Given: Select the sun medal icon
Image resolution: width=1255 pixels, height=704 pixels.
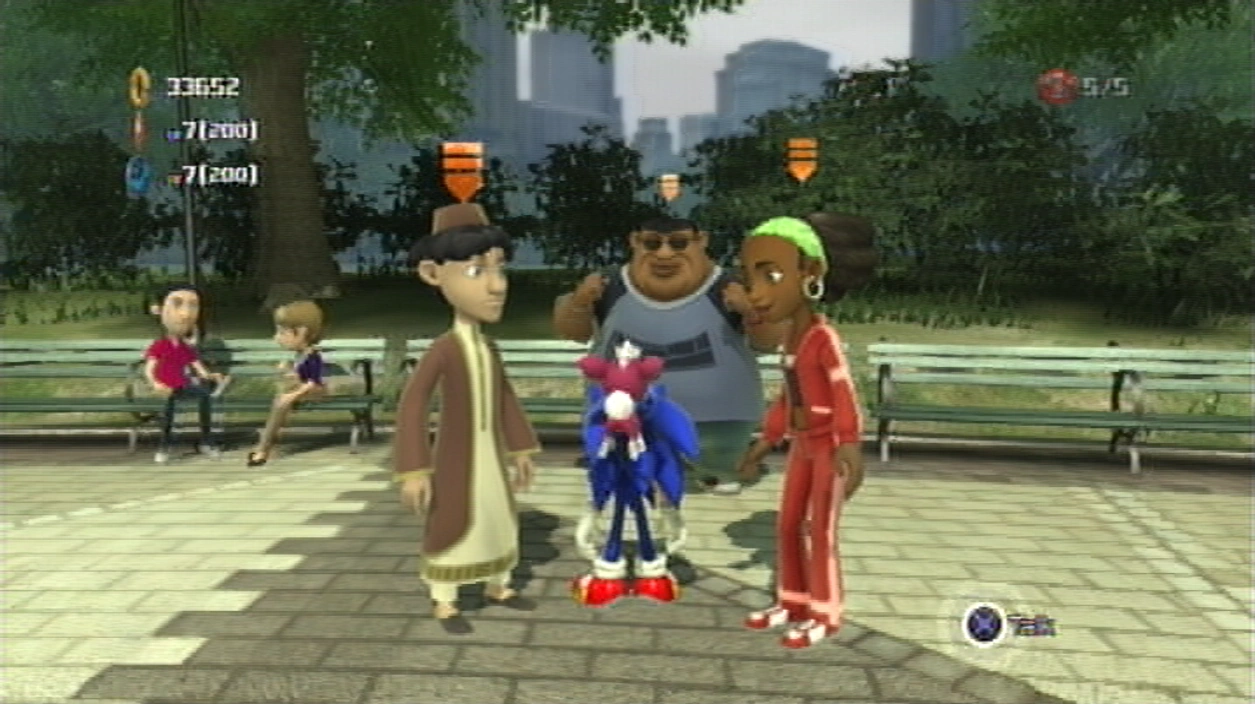Looking at the screenshot, I should click(x=139, y=130).
